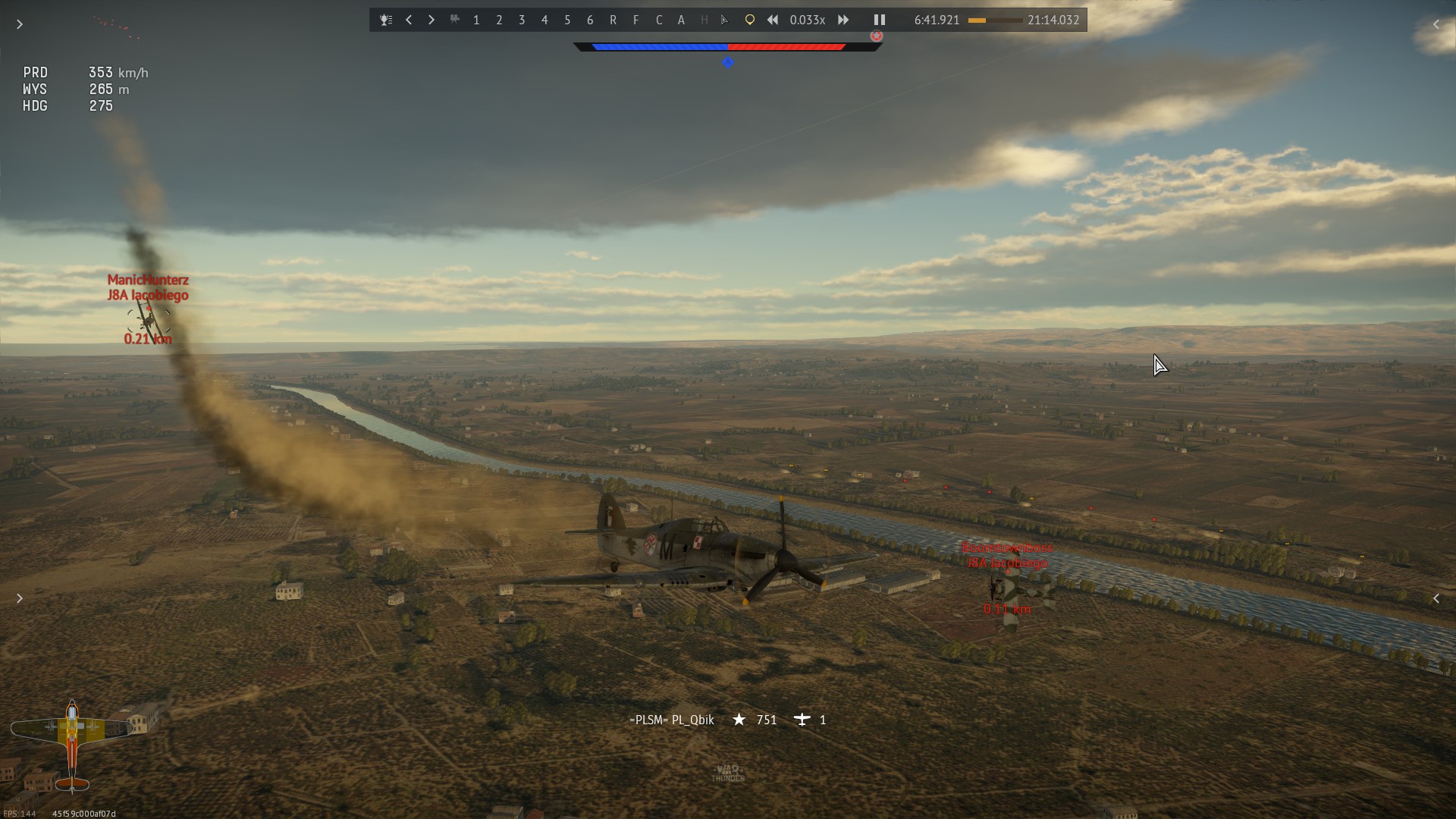Viewport: 1456px width, 819px height.
Task: Seek on the replay progress bar
Action: [994, 20]
